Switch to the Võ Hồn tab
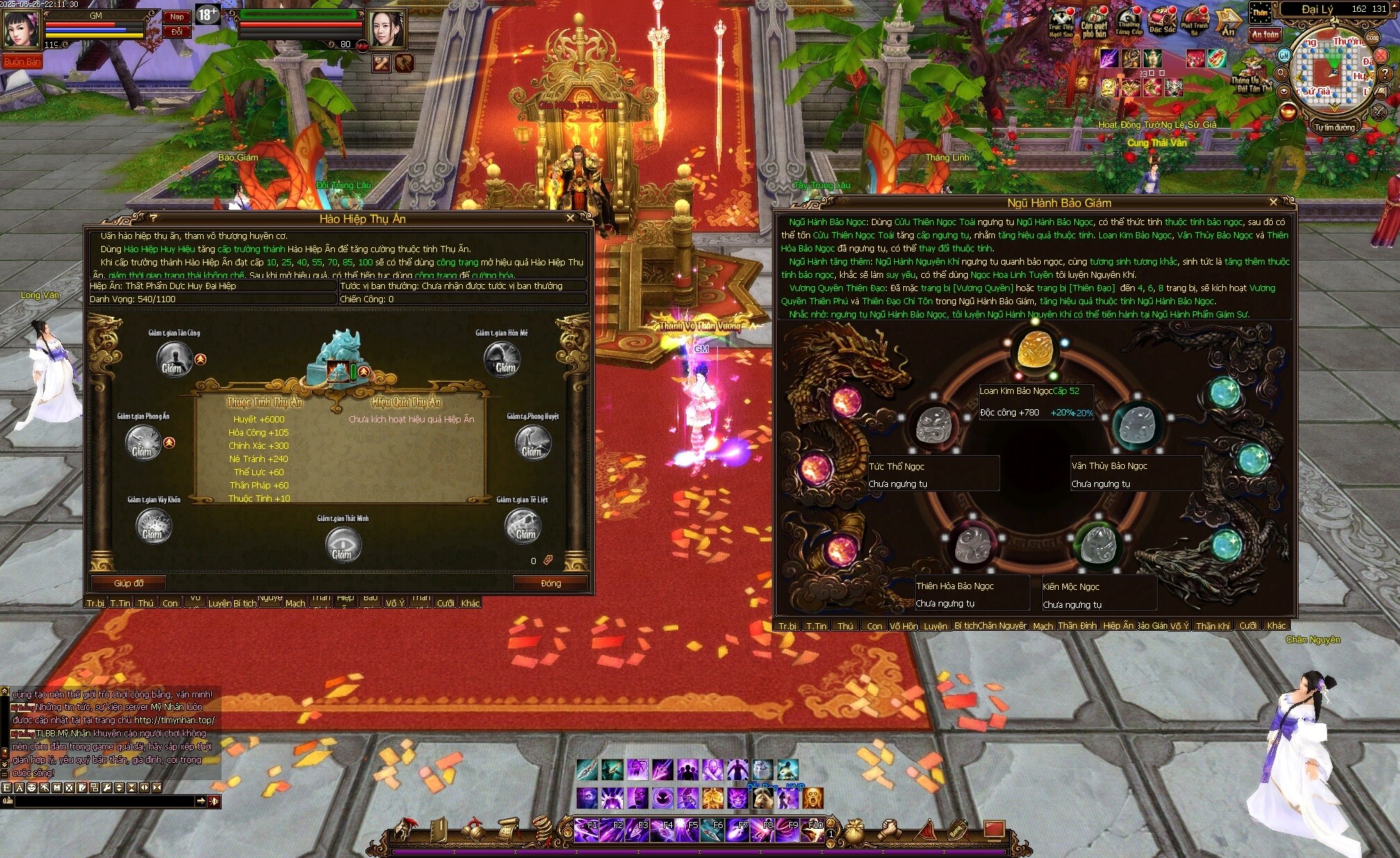The width and height of the screenshot is (1400, 858). tap(903, 626)
